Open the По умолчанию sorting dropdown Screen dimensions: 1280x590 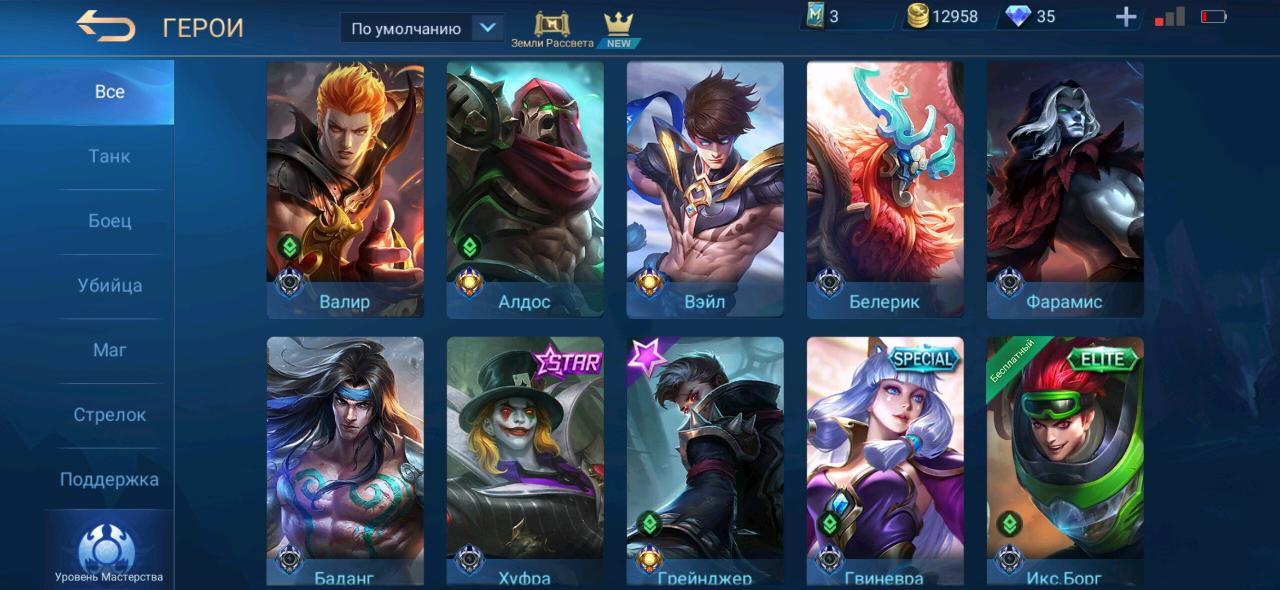click(422, 28)
